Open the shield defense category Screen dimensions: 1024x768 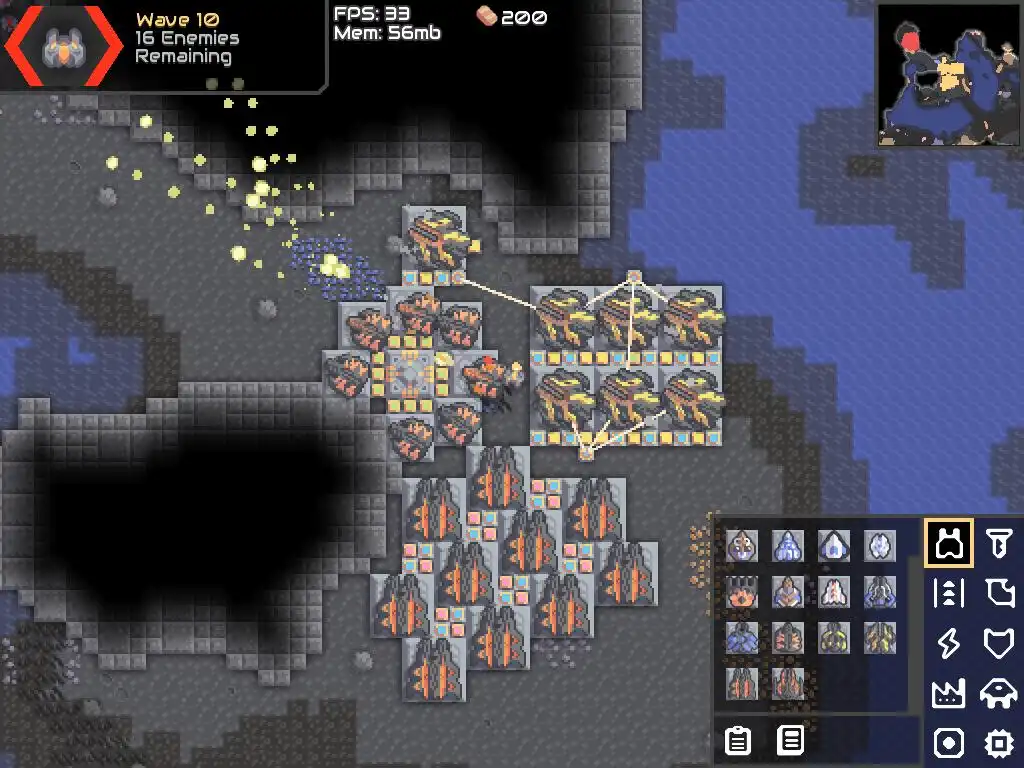pyautogui.click(x=997, y=643)
